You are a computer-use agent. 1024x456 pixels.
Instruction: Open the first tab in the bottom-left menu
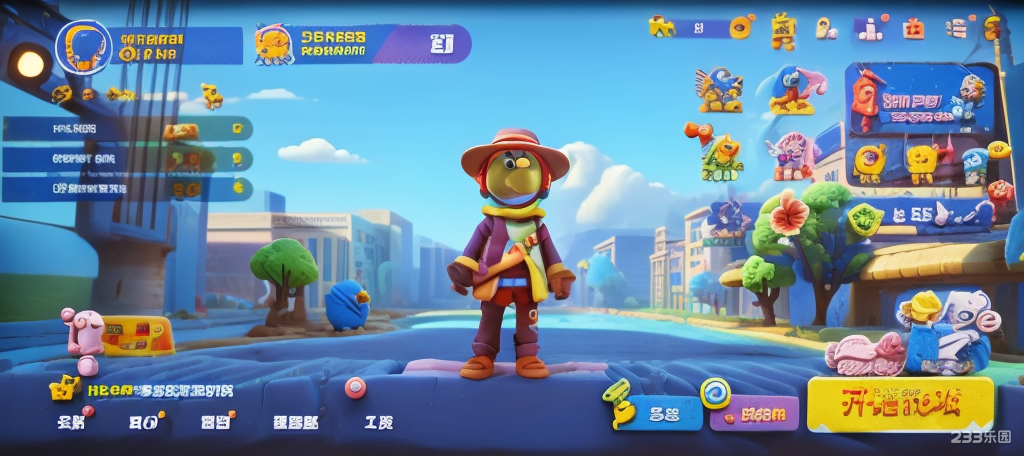tap(71, 422)
